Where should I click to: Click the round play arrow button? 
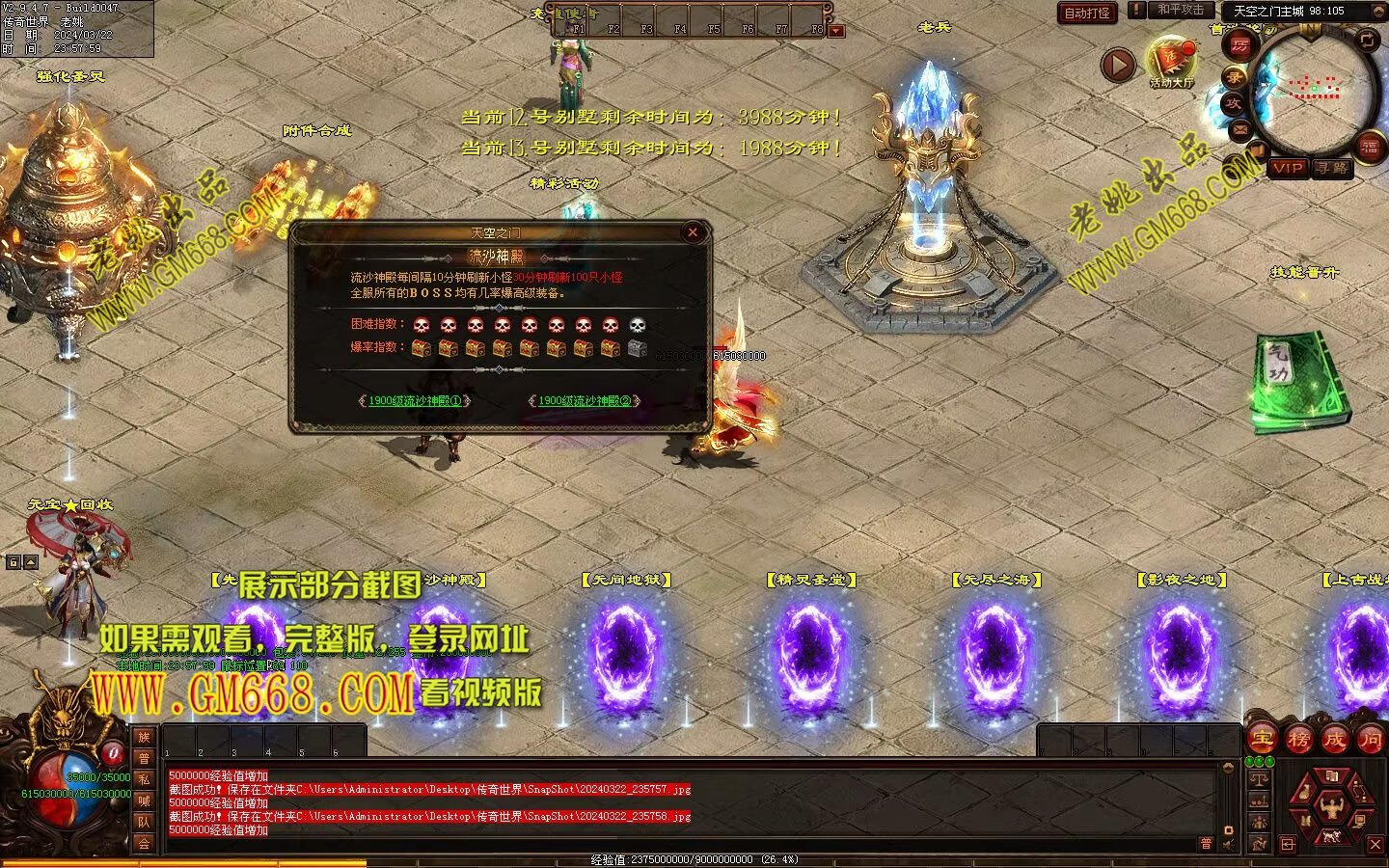point(1118,66)
